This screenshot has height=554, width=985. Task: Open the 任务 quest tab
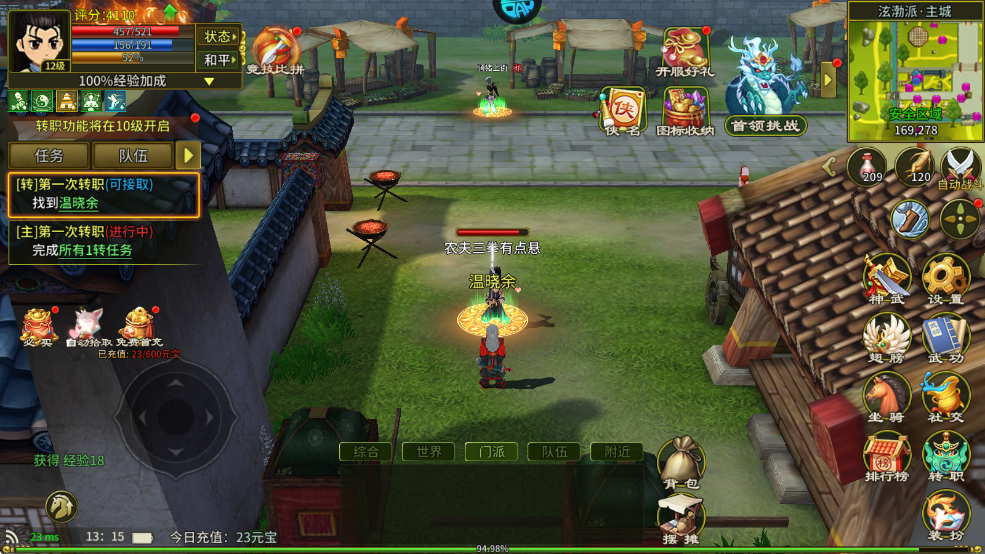49,155
